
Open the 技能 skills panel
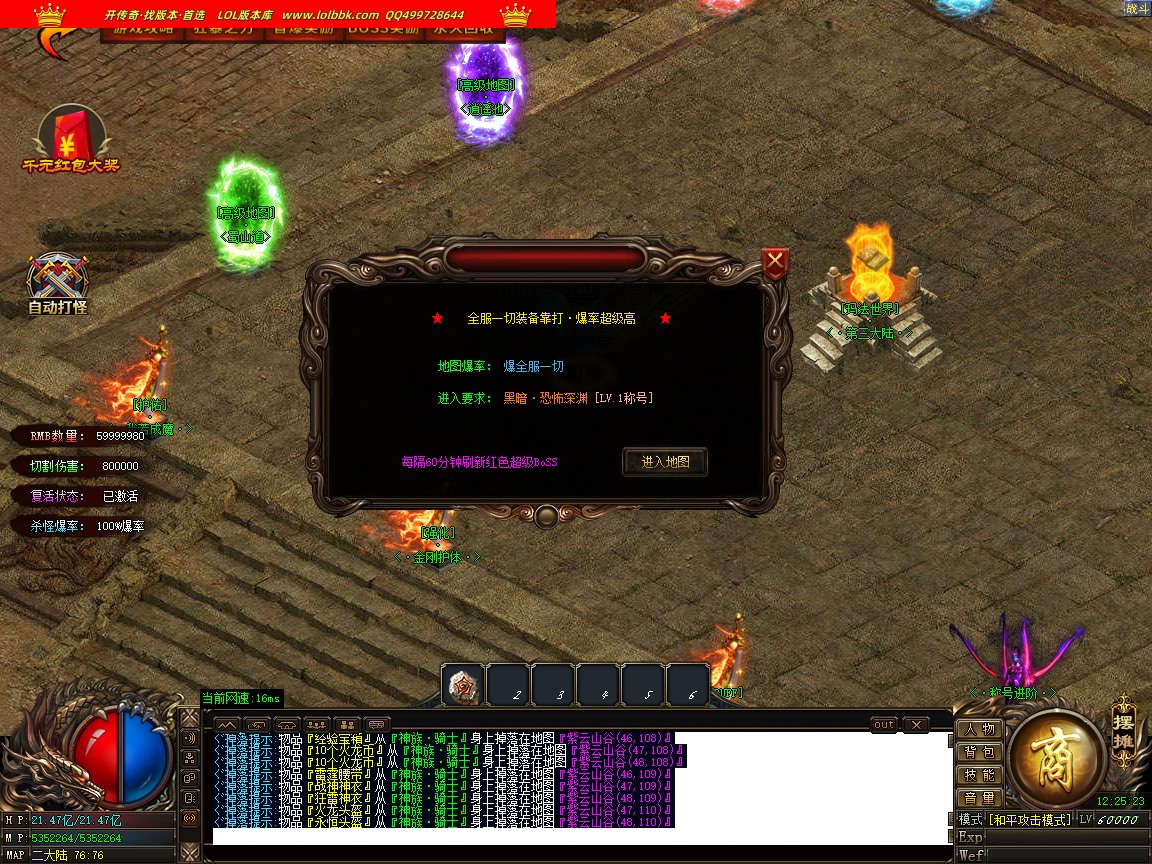click(980, 775)
